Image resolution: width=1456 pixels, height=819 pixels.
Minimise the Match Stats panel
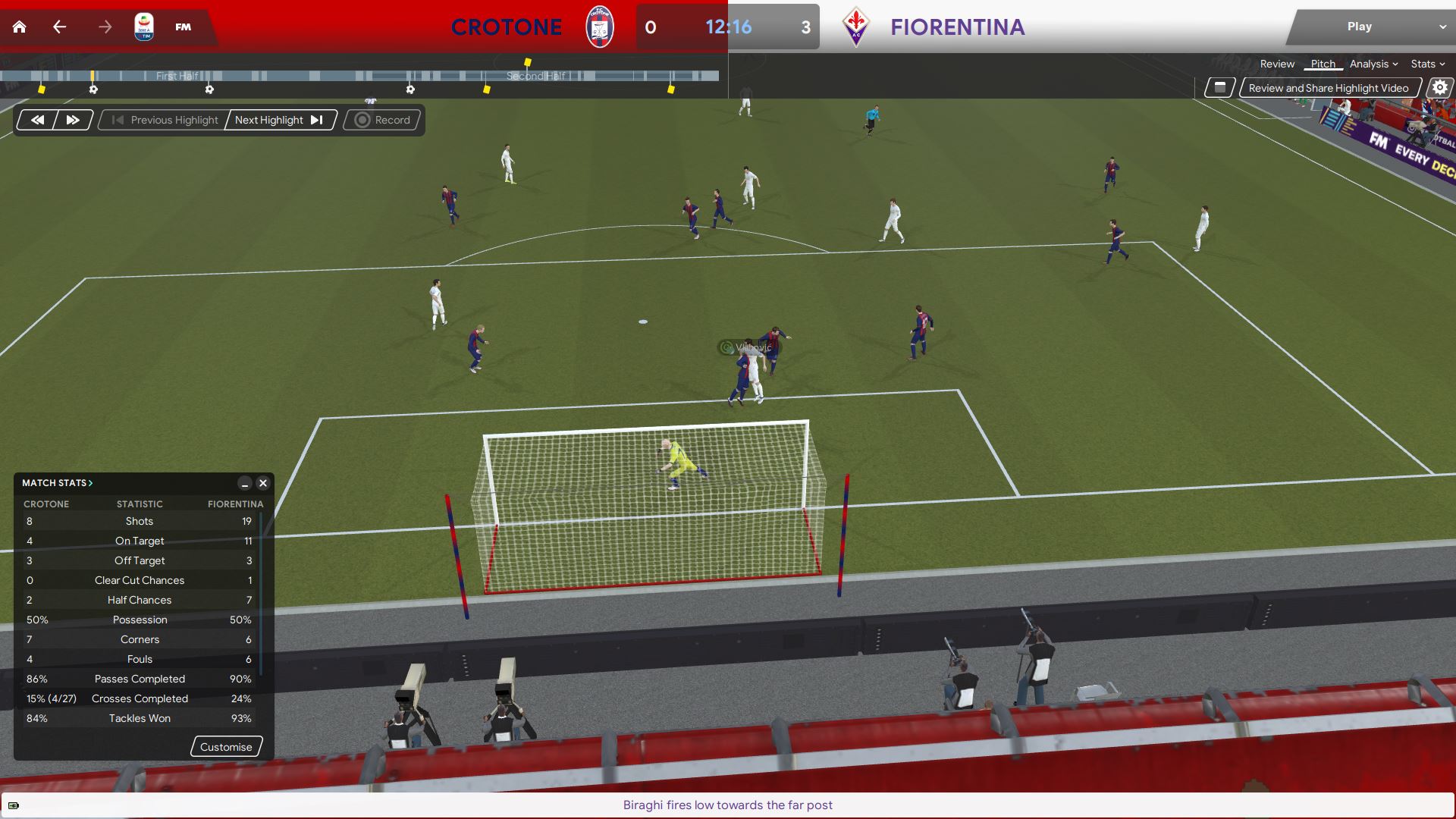click(244, 483)
